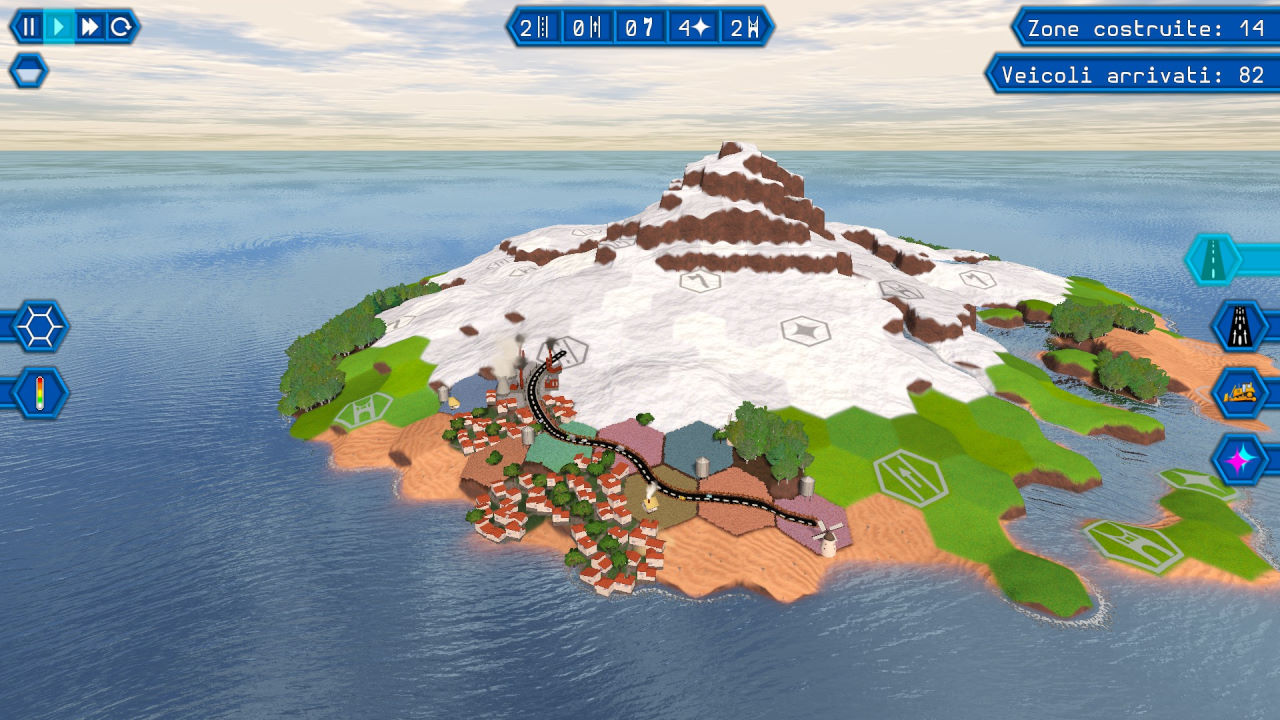The height and width of the screenshot is (720, 1280).
Task: Choose the multi-lane highway build tool
Action: 1240,326
